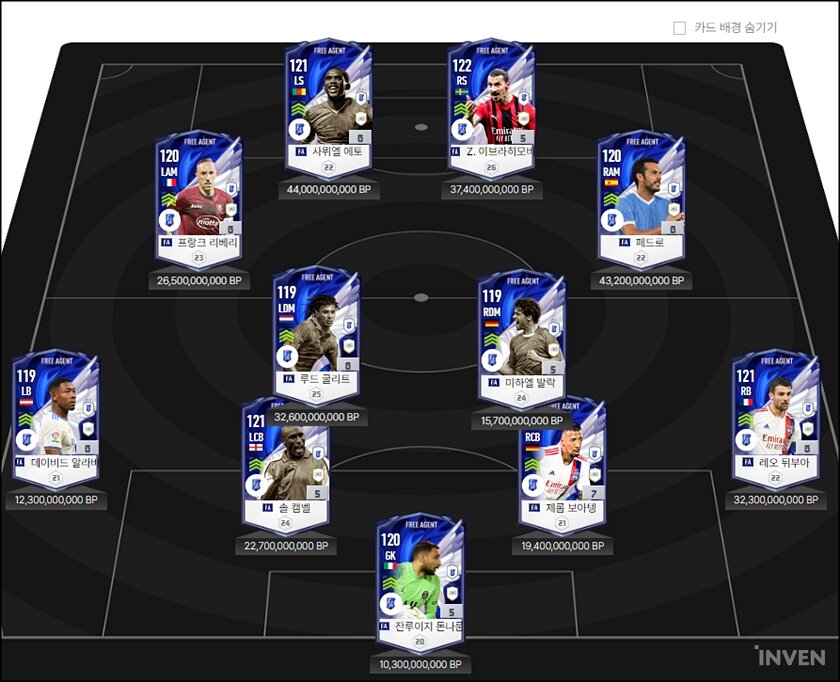The width and height of the screenshot is (840, 682).
Task: Select the Z. 이브라히모비치 RS card
Action: (492, 105)
